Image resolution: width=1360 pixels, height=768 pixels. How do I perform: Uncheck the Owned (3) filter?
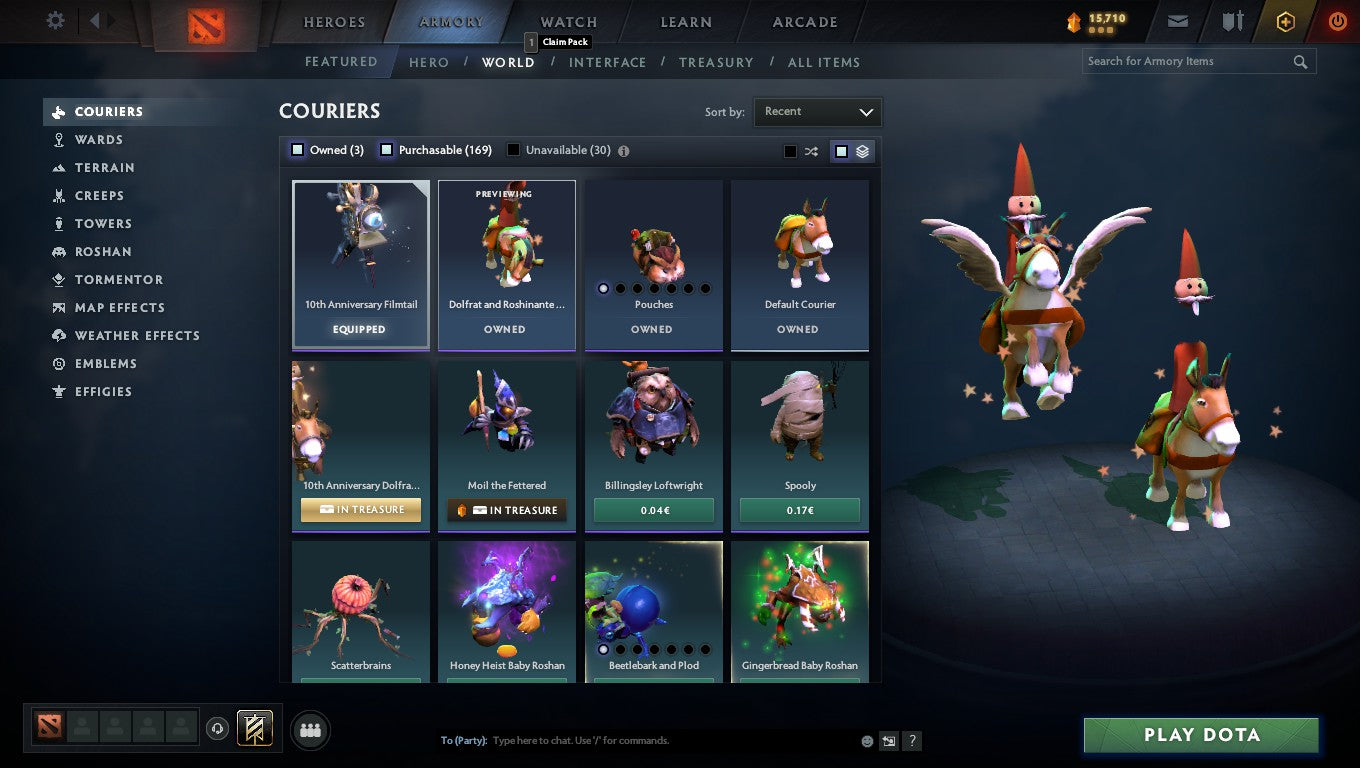tap(297, 148)
